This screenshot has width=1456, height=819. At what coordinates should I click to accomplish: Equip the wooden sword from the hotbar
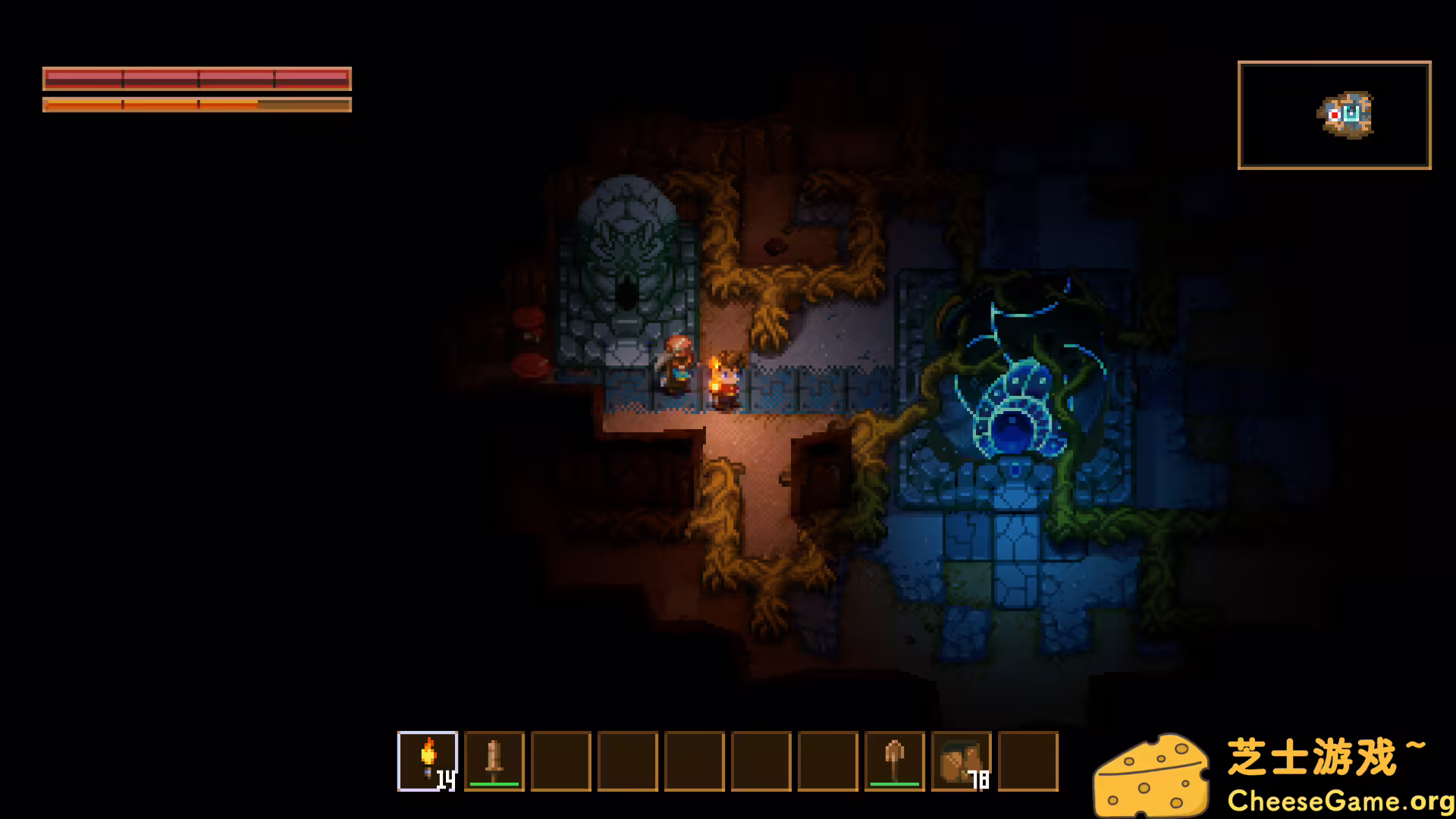[494, 761]
